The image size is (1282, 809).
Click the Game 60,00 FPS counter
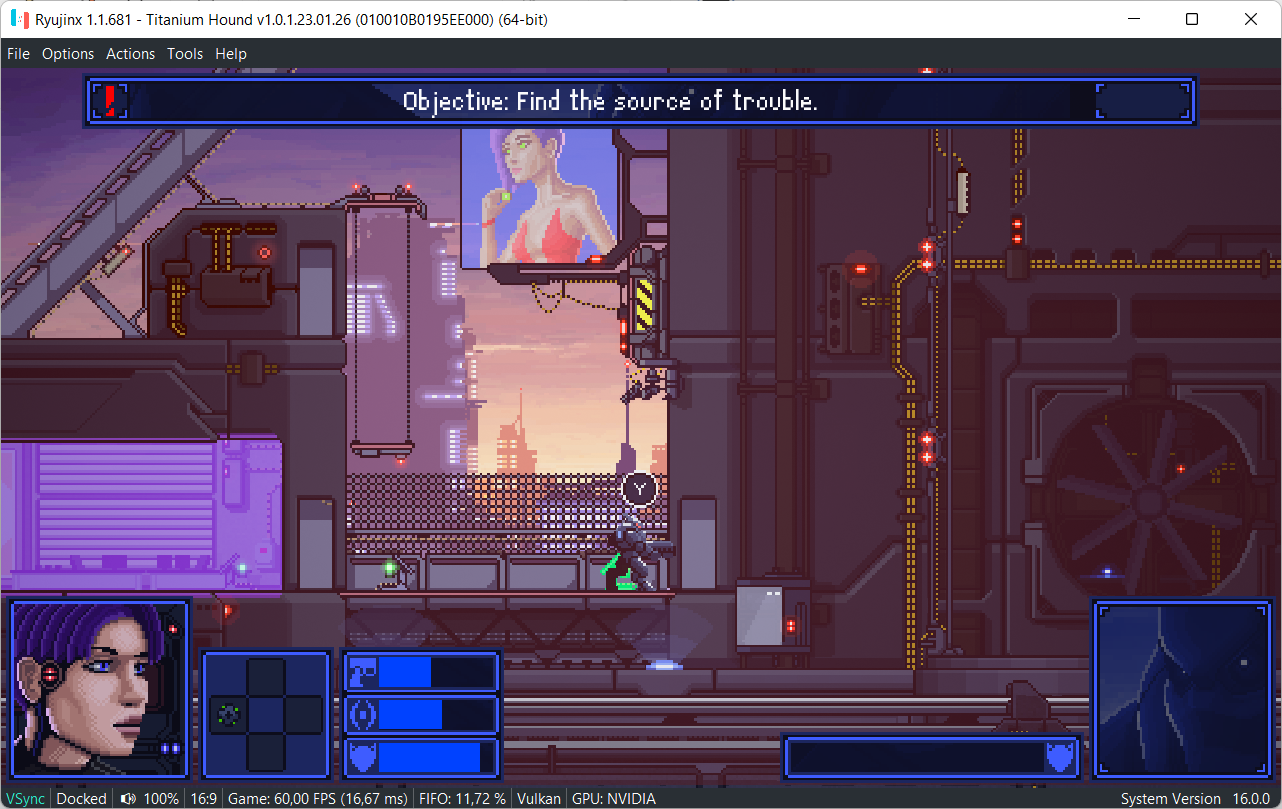coord(316,798)
